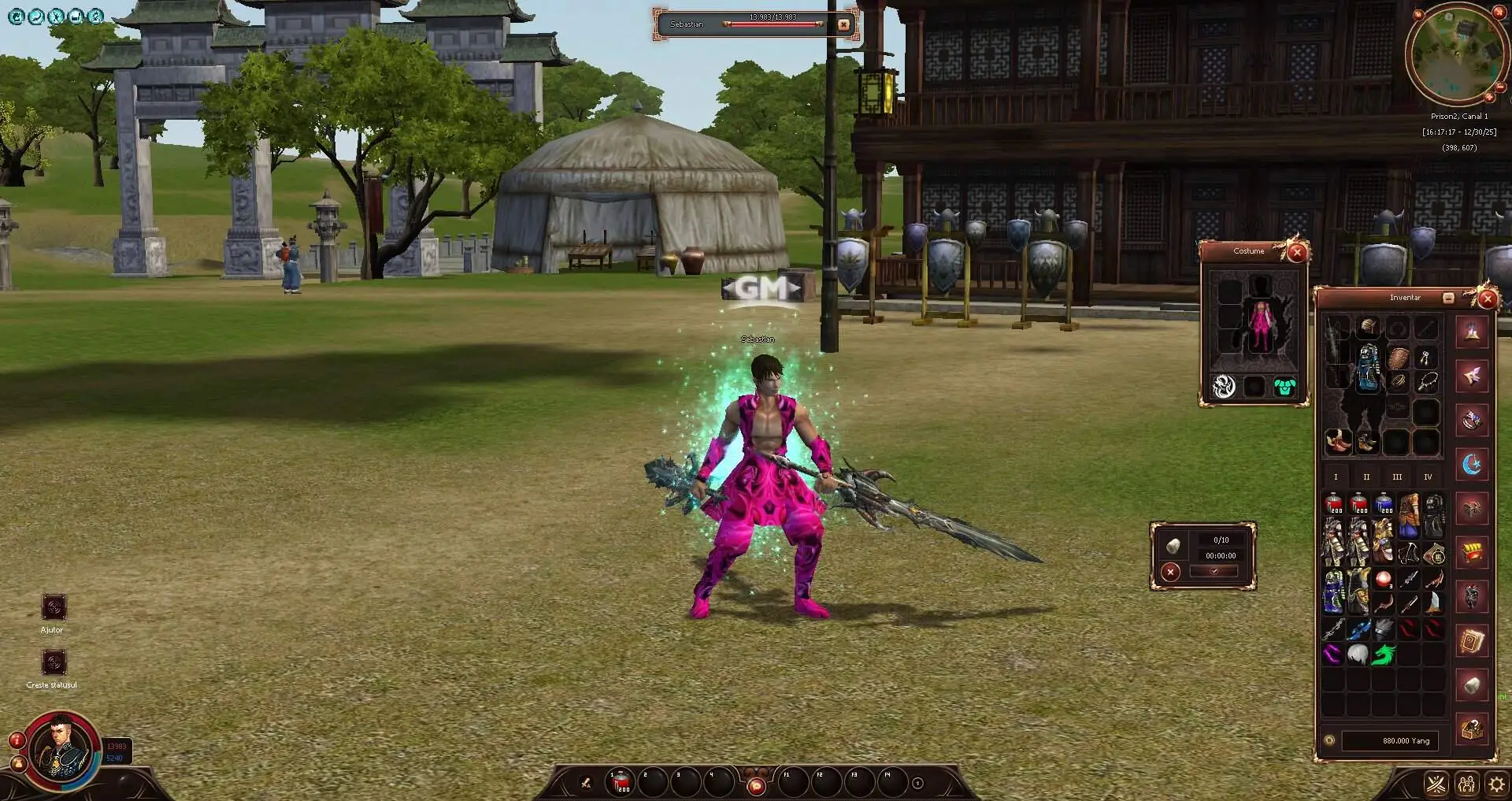
Task: Select the green dragon item in inventory
Action: pyautogui.click(x=1383, y=655)
